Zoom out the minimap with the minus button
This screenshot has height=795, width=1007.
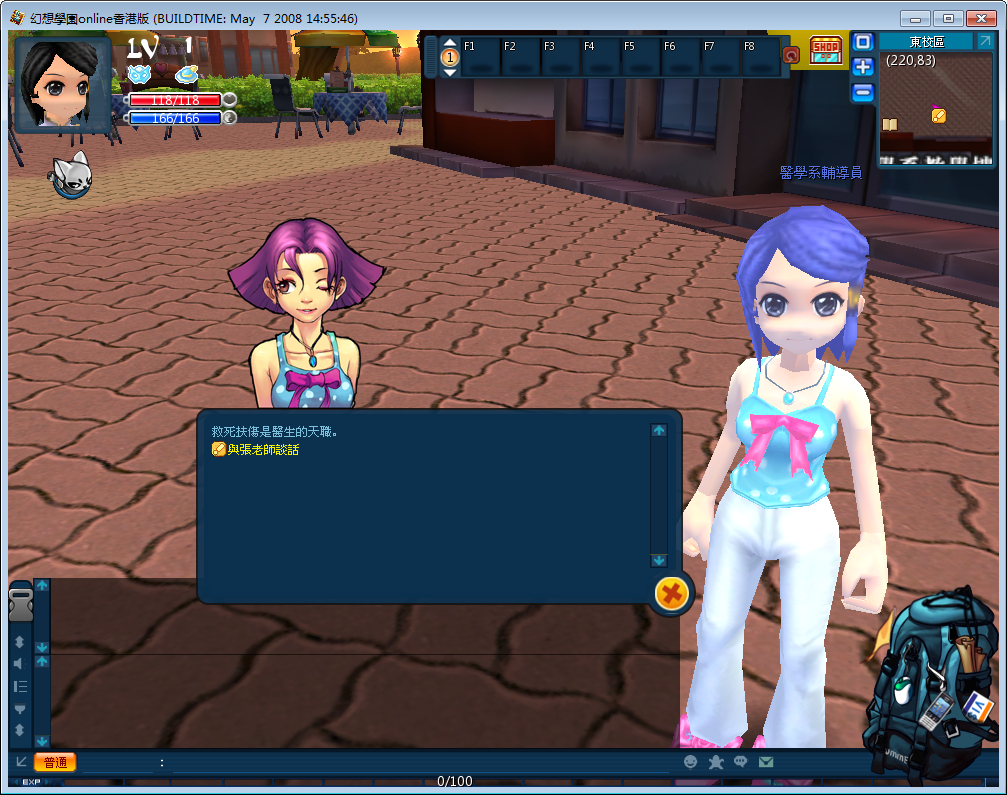[863, 92]
